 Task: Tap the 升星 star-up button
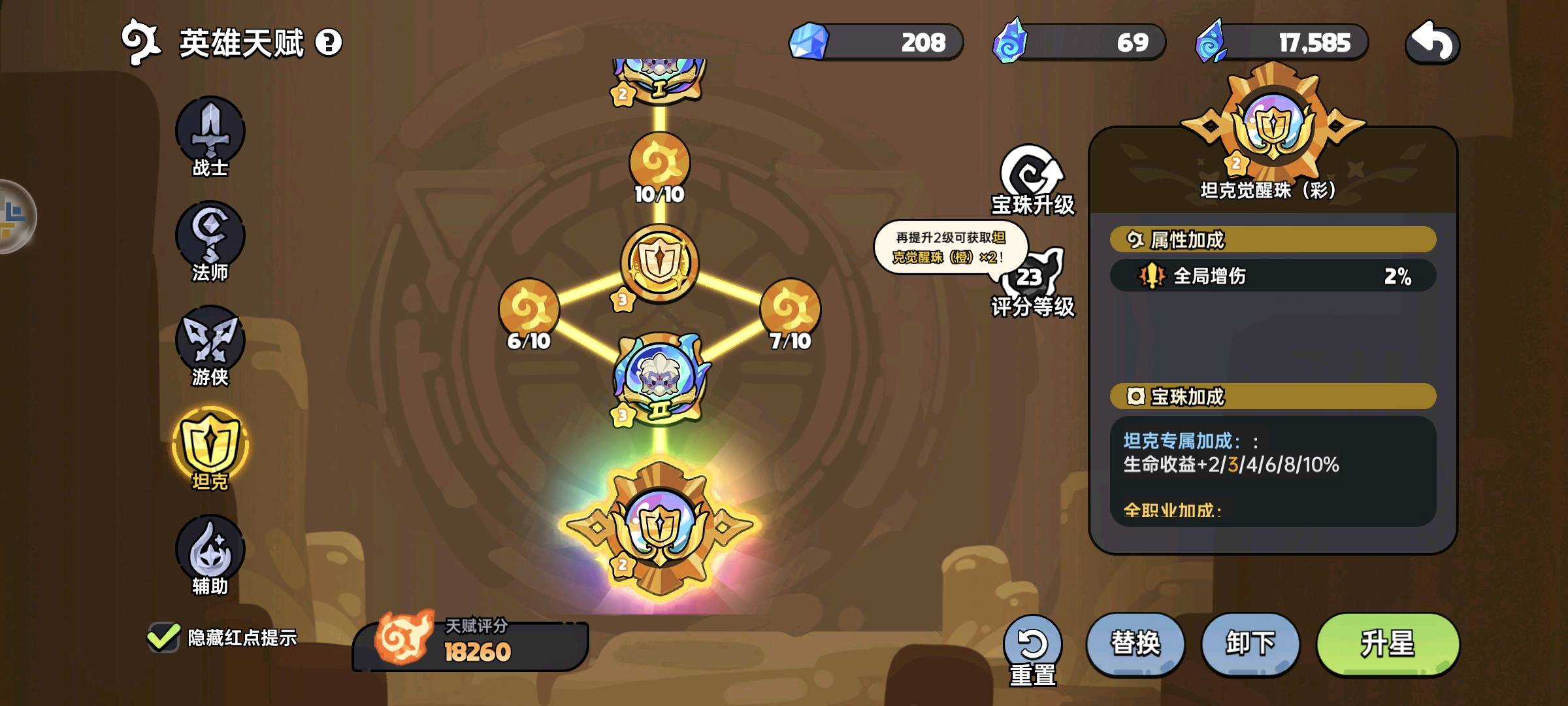(x=1388, y=643)
